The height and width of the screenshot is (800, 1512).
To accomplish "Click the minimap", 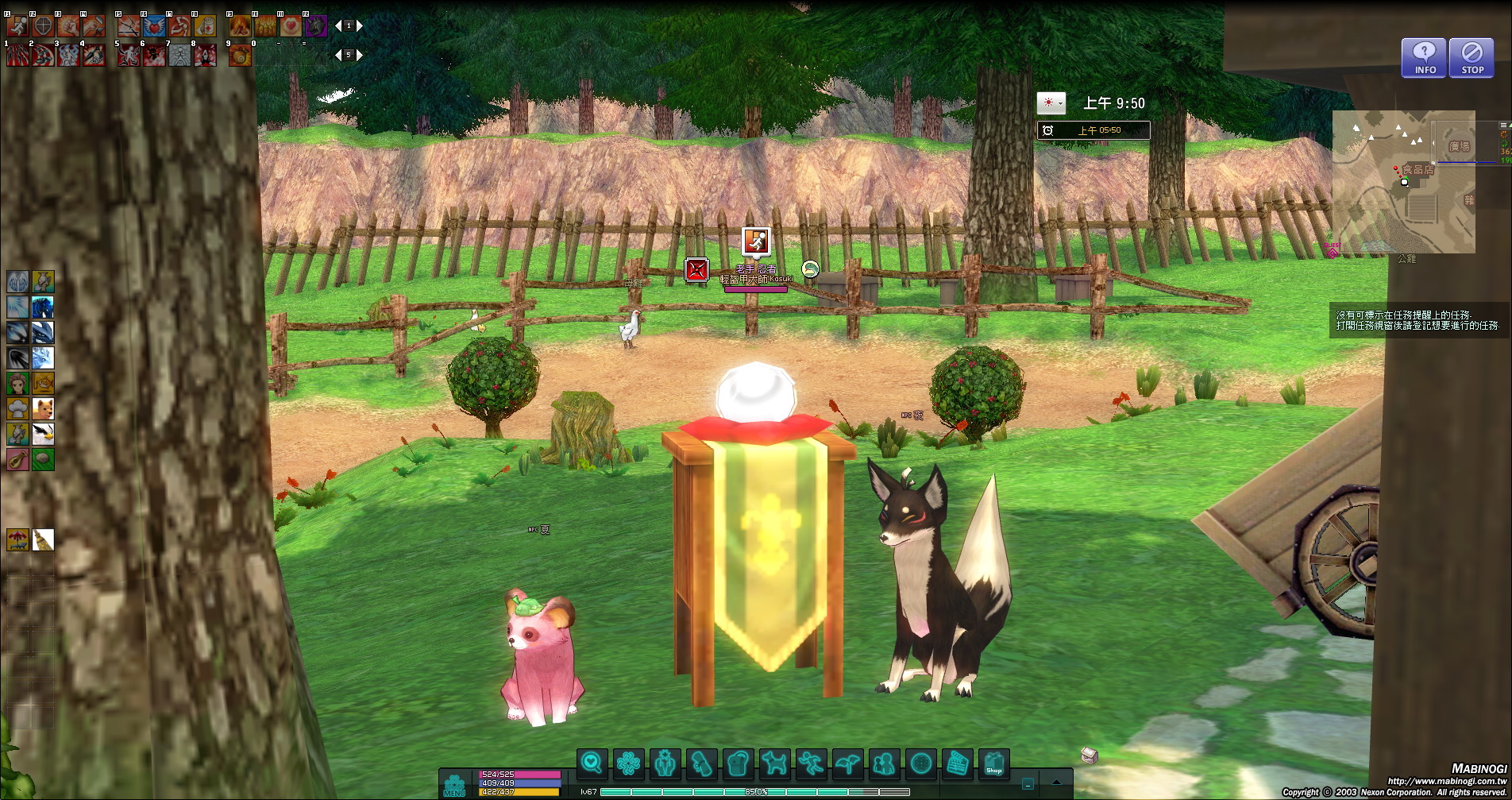I will (x=1403, y=181).
